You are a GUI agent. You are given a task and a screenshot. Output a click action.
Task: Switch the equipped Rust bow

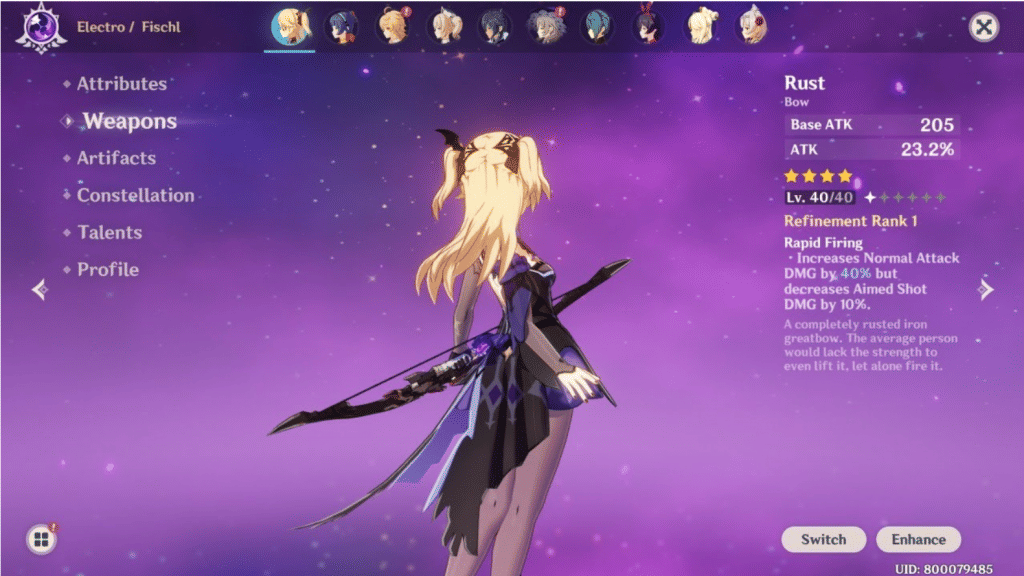pos(823,539)
